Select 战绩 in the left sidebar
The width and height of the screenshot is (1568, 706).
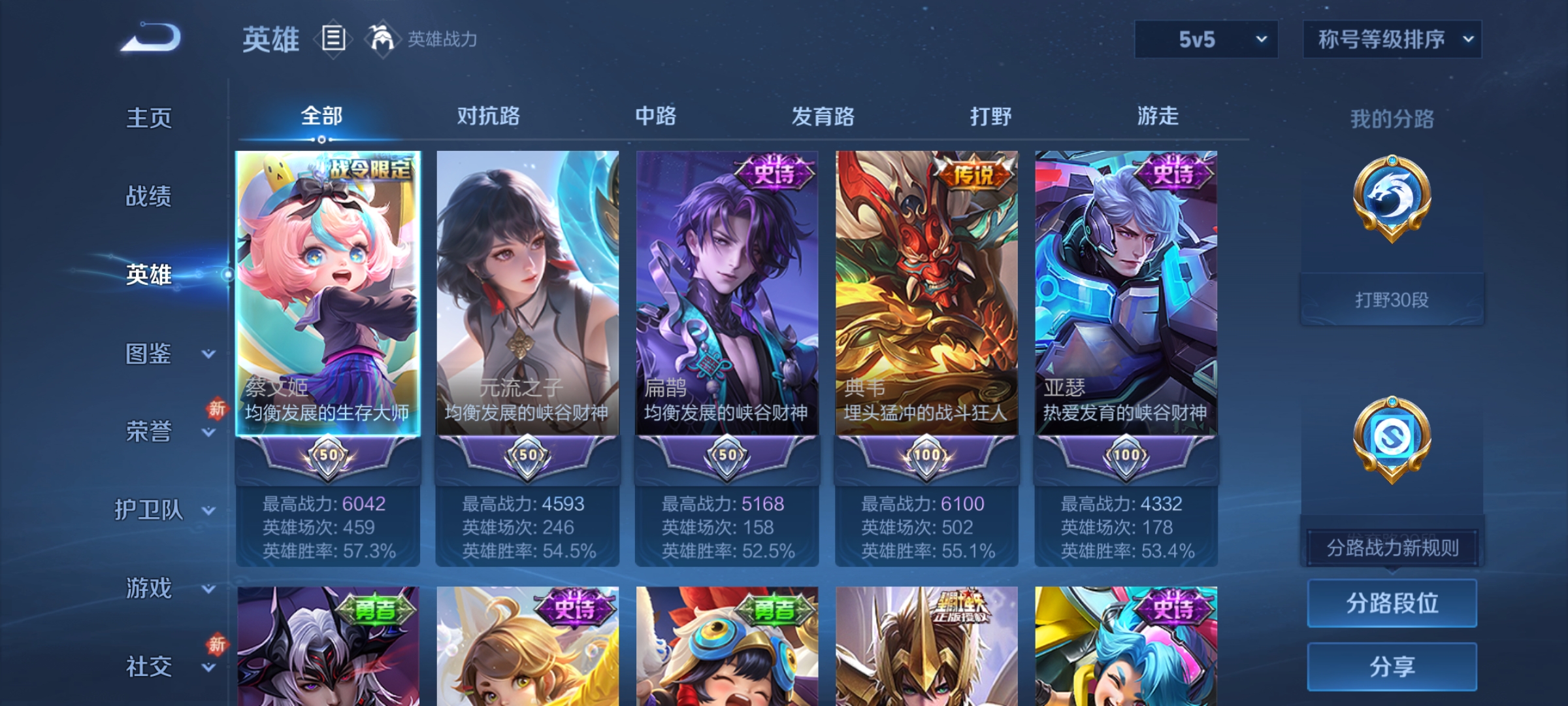[x=150, y=197]
